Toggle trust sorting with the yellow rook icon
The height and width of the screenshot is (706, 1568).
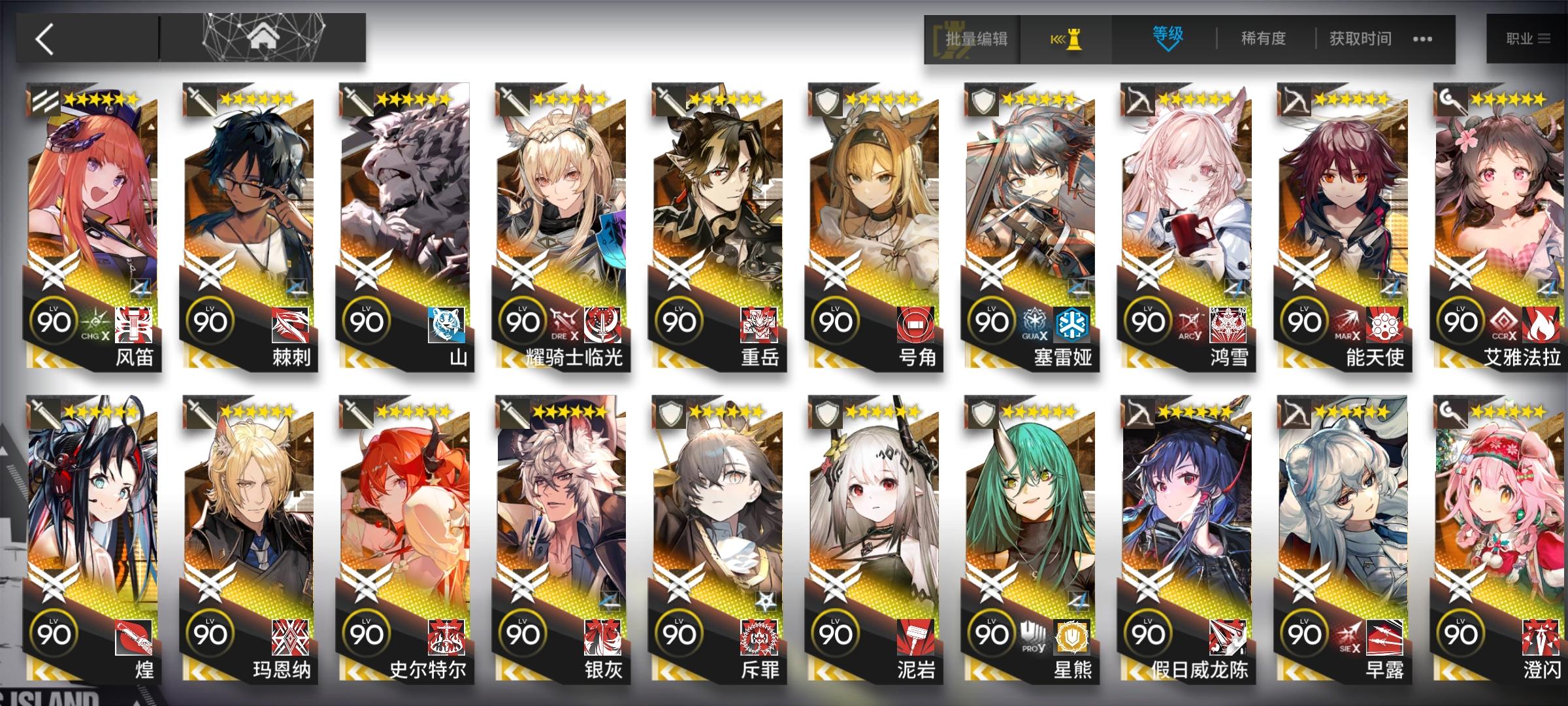(x=1074, y=38)
